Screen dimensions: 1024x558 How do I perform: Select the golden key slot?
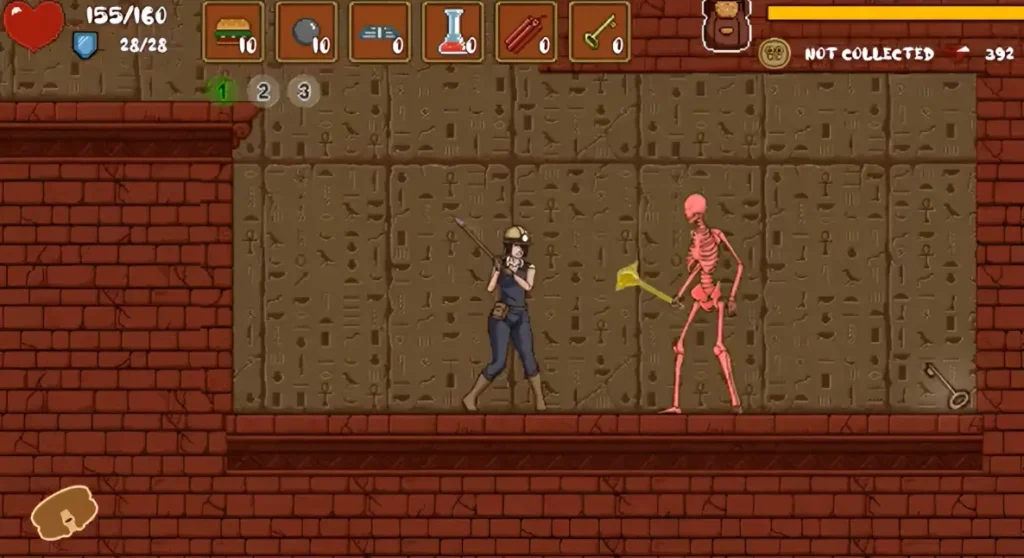pyautogui.click(x=600, y=32)
